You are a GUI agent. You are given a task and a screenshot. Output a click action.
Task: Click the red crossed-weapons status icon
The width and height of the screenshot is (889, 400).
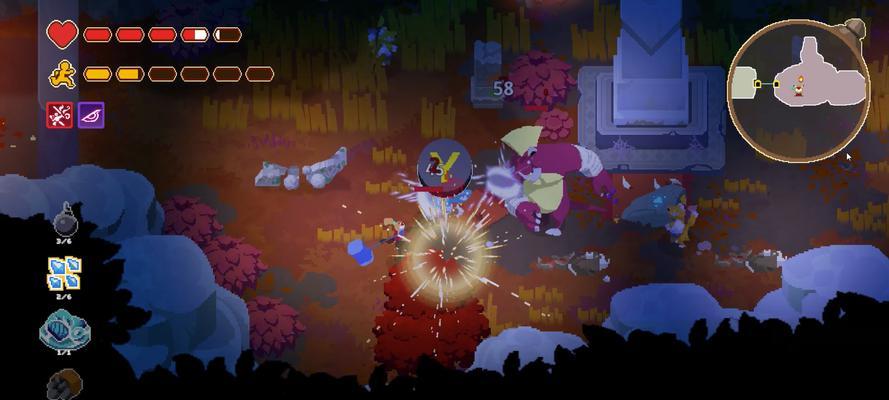(59, 115)
